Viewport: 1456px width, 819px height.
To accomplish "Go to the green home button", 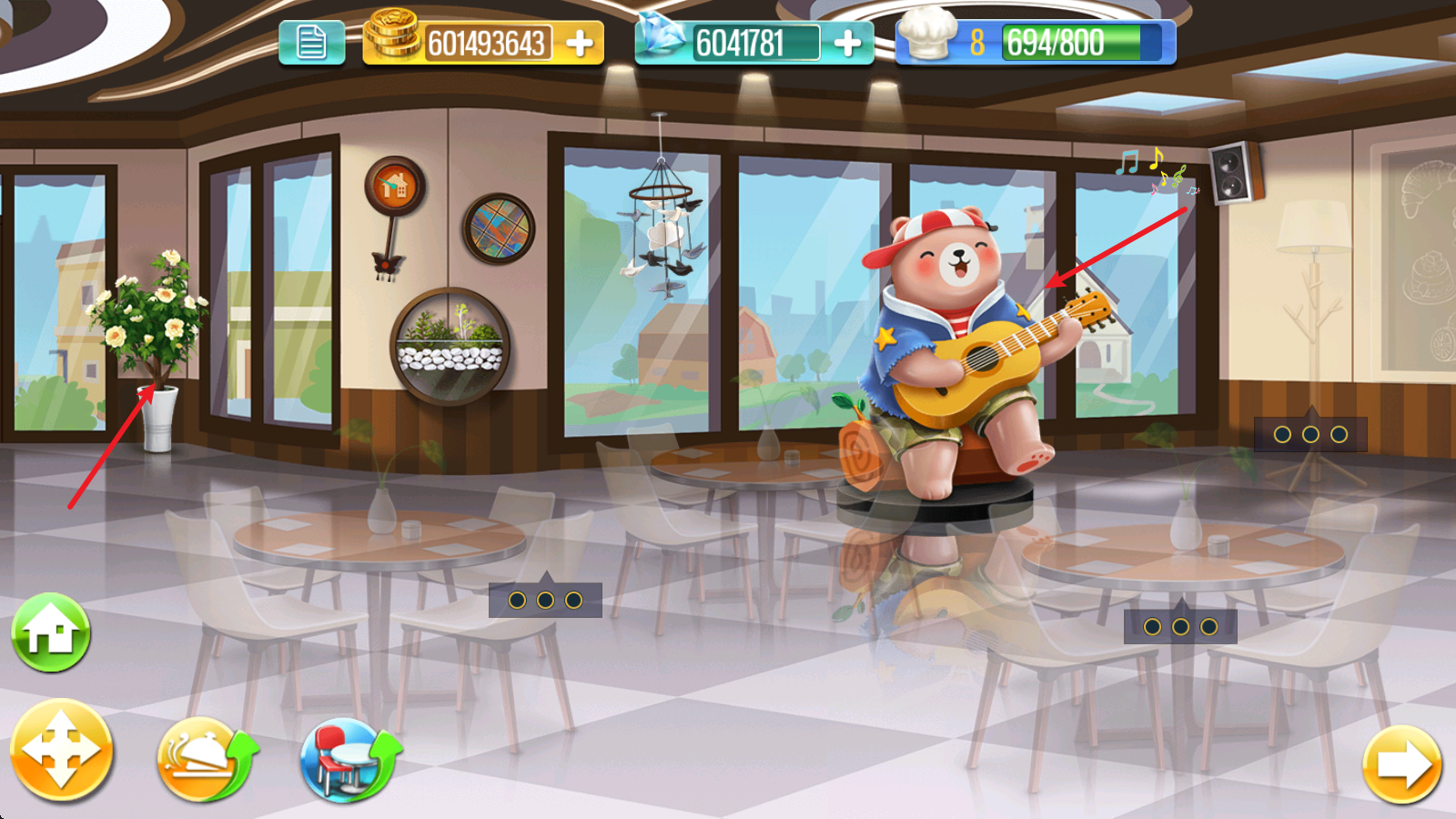I will coord(51,632).
